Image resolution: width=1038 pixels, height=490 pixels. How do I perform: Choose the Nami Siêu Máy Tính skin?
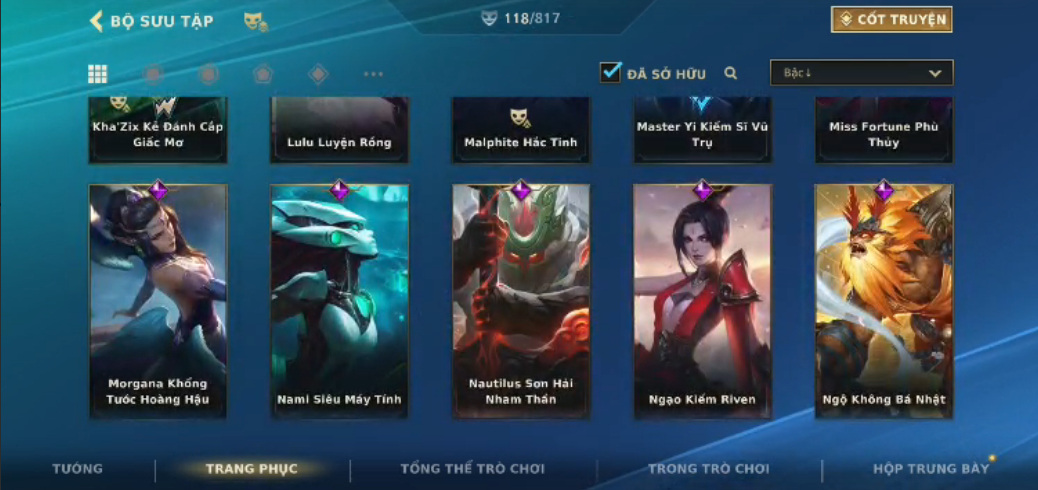(339, 300)
